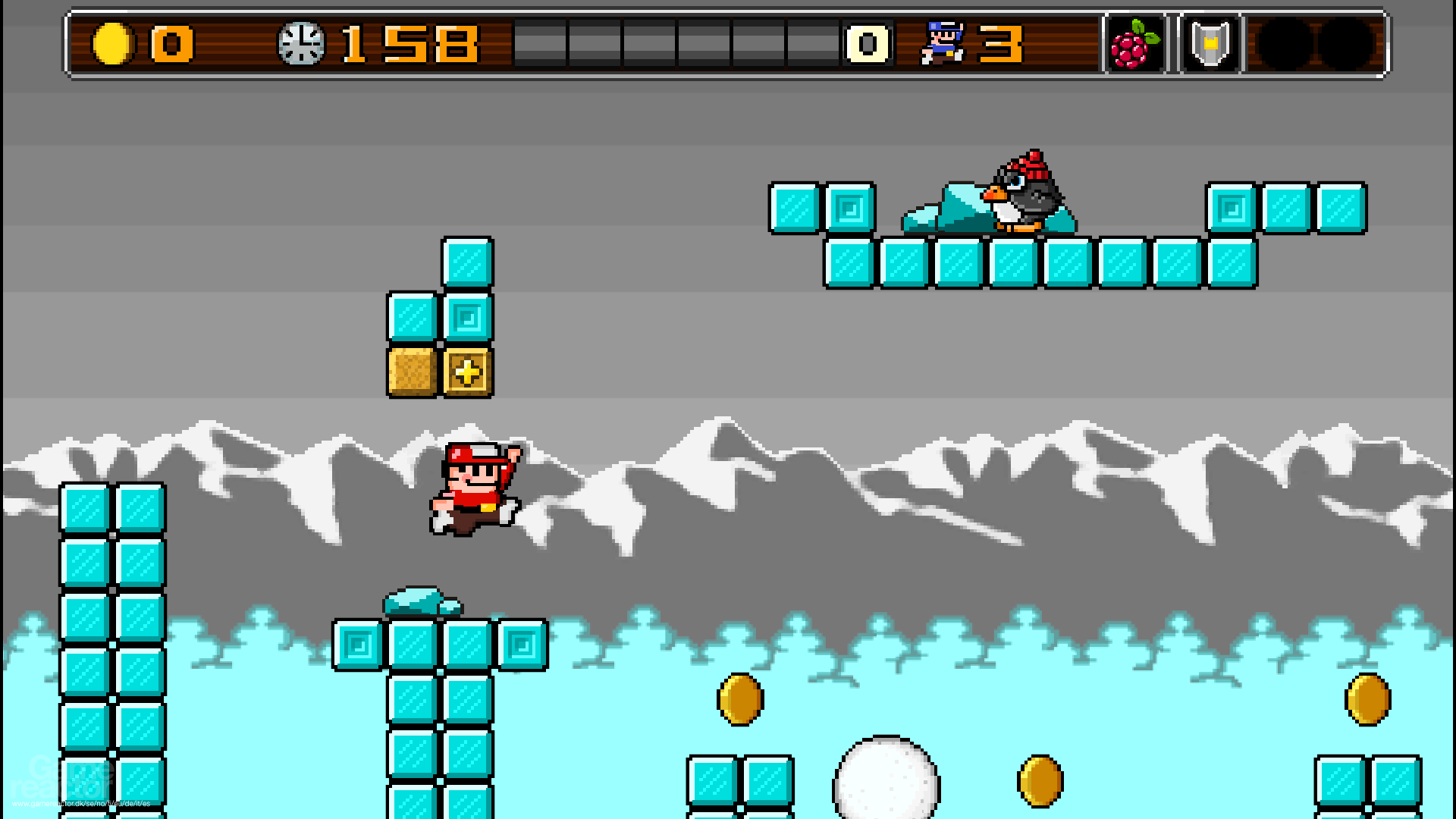Click the golden coin icon in the HUD
This screenshot has height=819, width=1456.
pos(113,44)
